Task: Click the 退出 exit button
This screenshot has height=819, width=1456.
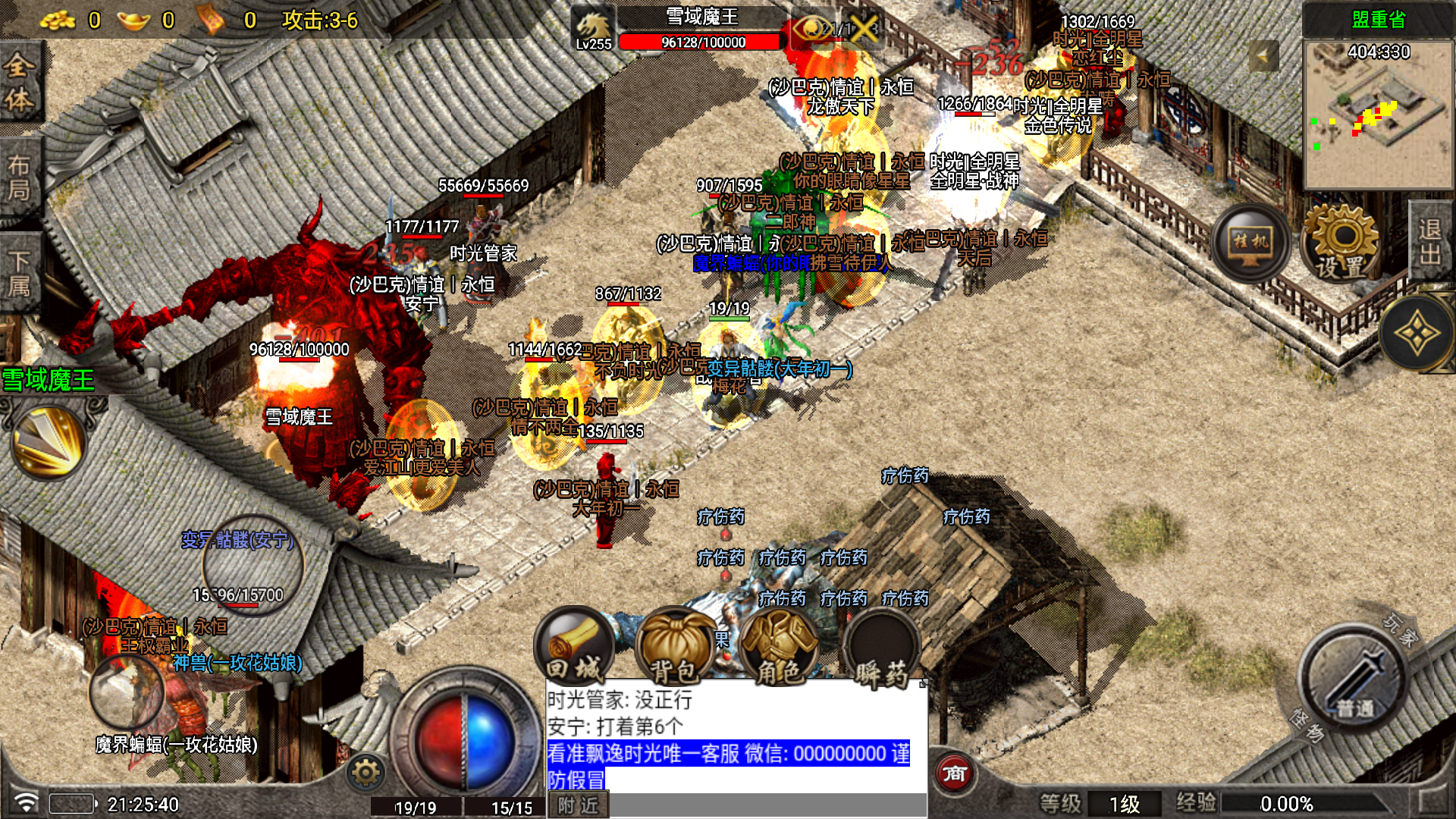Action: [1431, 241]
